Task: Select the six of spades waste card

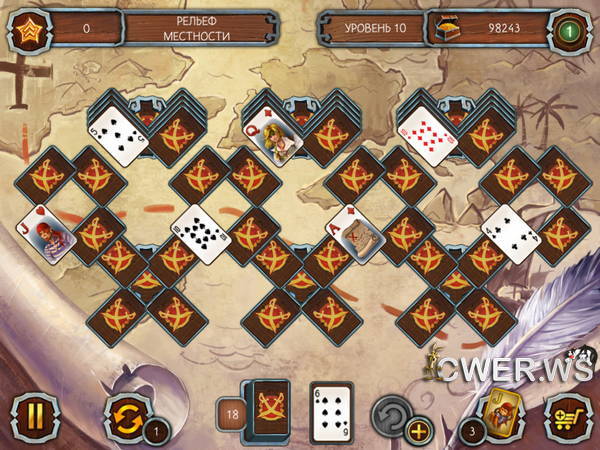Action: [331, 410]
